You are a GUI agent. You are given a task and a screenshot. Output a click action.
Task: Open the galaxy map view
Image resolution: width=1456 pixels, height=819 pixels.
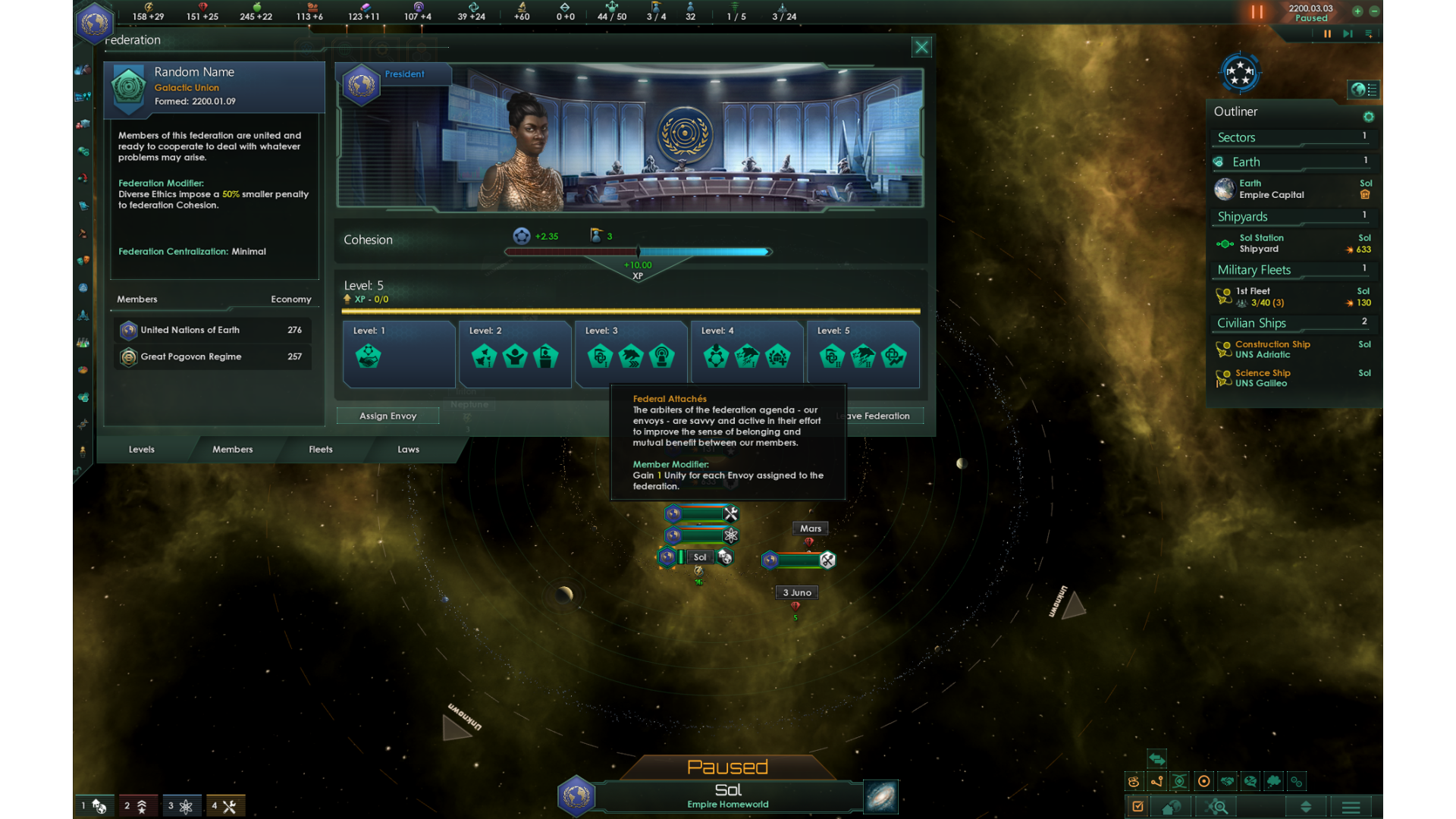881,796
